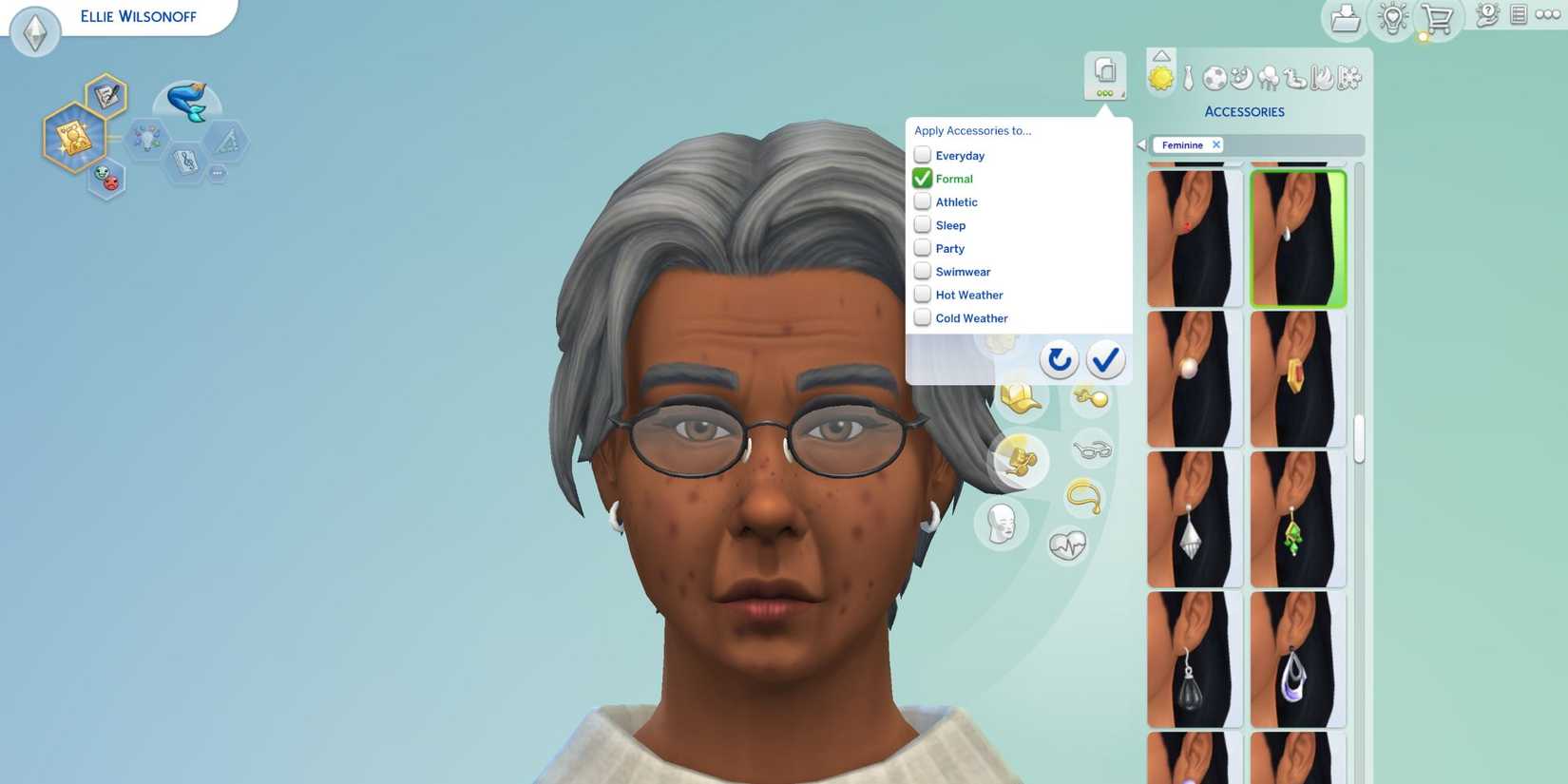Viewport: 1568px width, 784px height.
Task: Collapse the outfit category row with the up chevron
Action: coord(1161,56)
